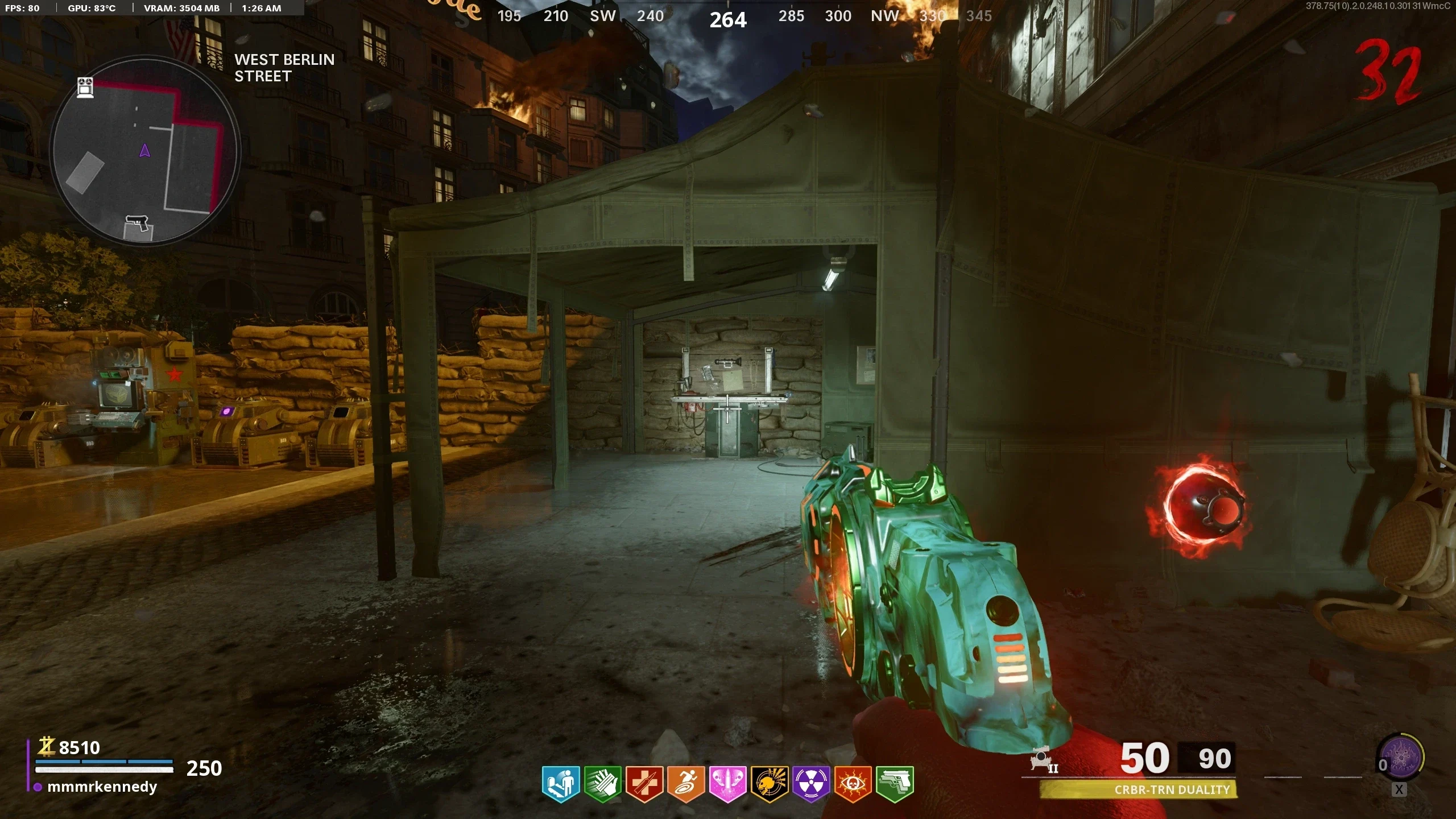This screenshot has height=819, width=1456.
Task: Select the CRBR-TRN DUALITY weapon label
Action: [1172, 789]
